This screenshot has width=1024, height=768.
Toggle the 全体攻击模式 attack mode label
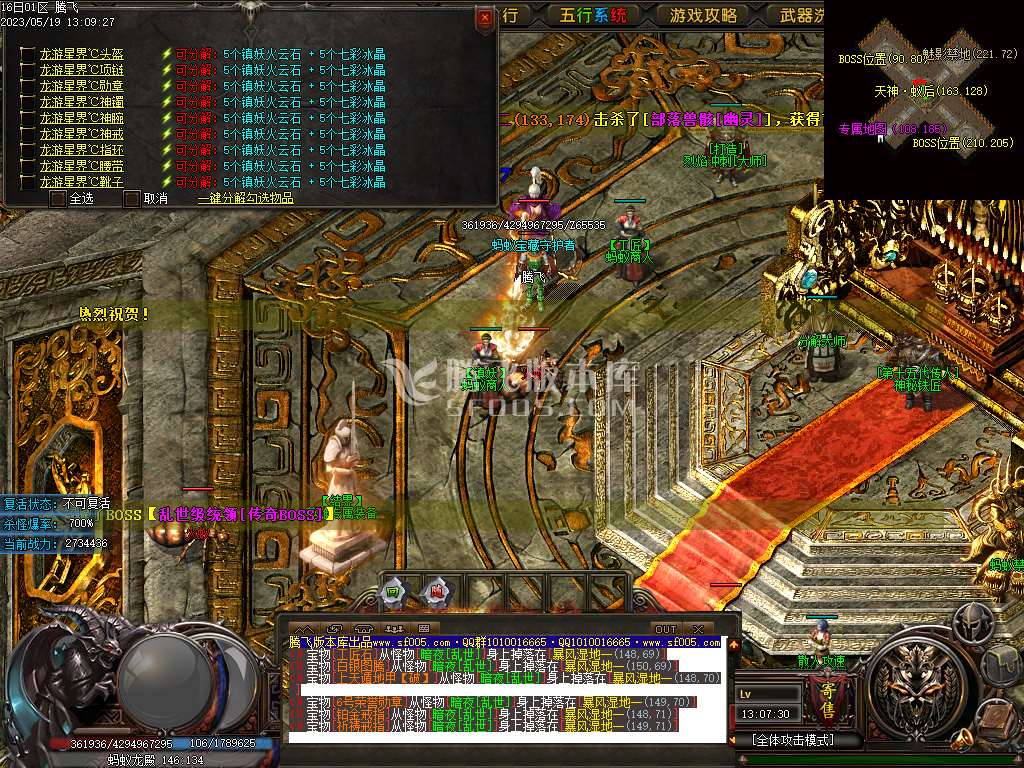(x=793, y=741)
